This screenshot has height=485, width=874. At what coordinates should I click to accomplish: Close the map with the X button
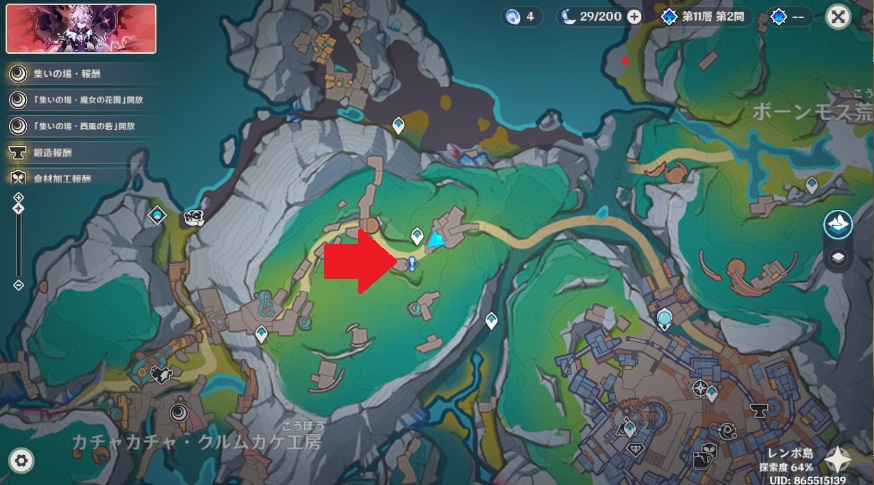(x=839, y=16)
